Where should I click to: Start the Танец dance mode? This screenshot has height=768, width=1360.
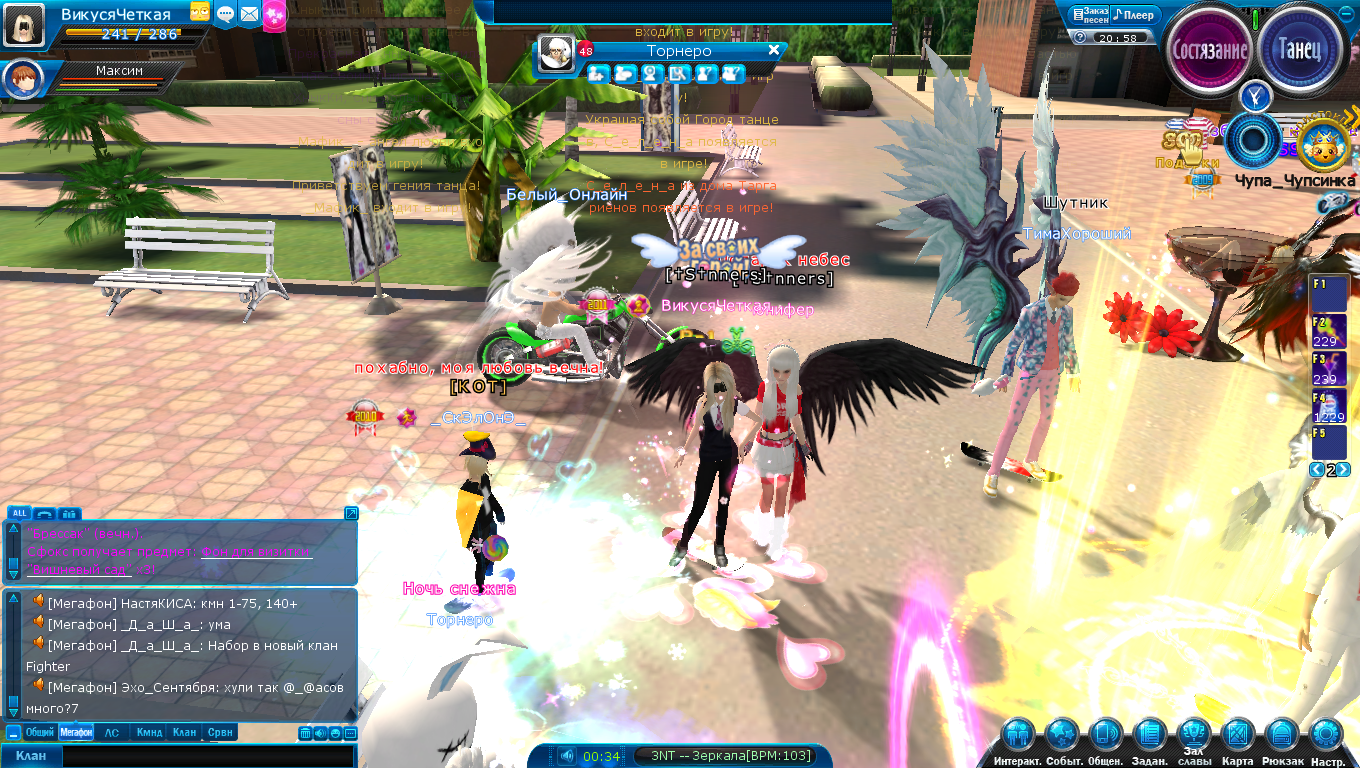coord(1300,49)
